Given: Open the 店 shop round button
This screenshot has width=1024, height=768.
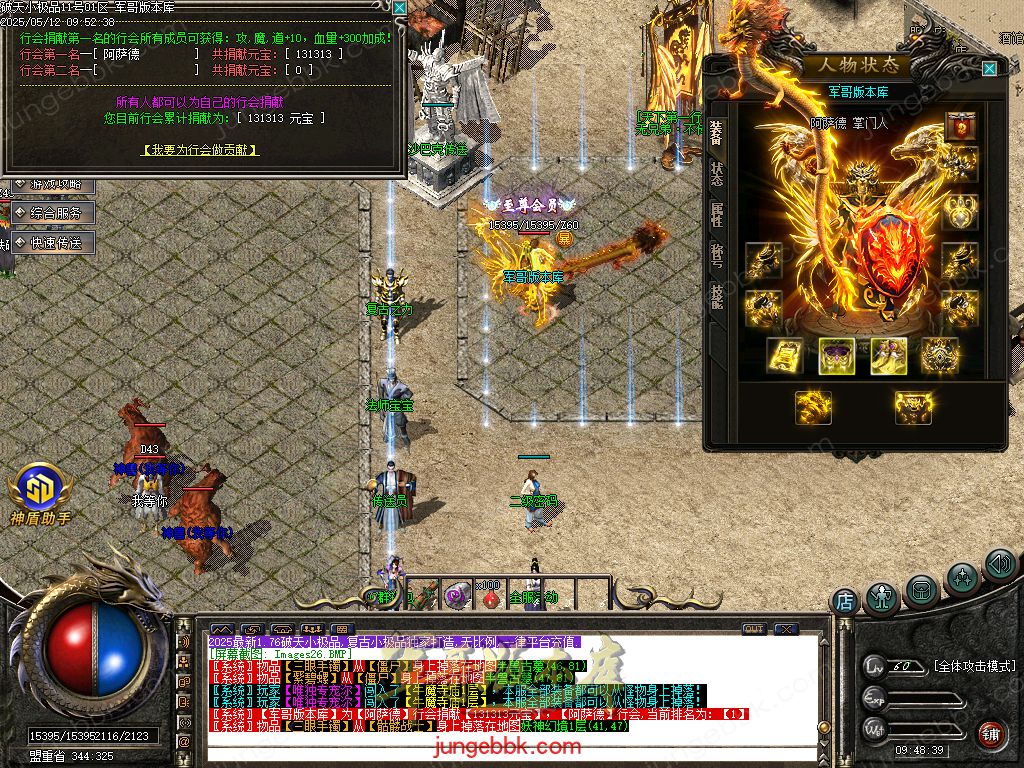Looking at the screenshot, I should [845, 602].
